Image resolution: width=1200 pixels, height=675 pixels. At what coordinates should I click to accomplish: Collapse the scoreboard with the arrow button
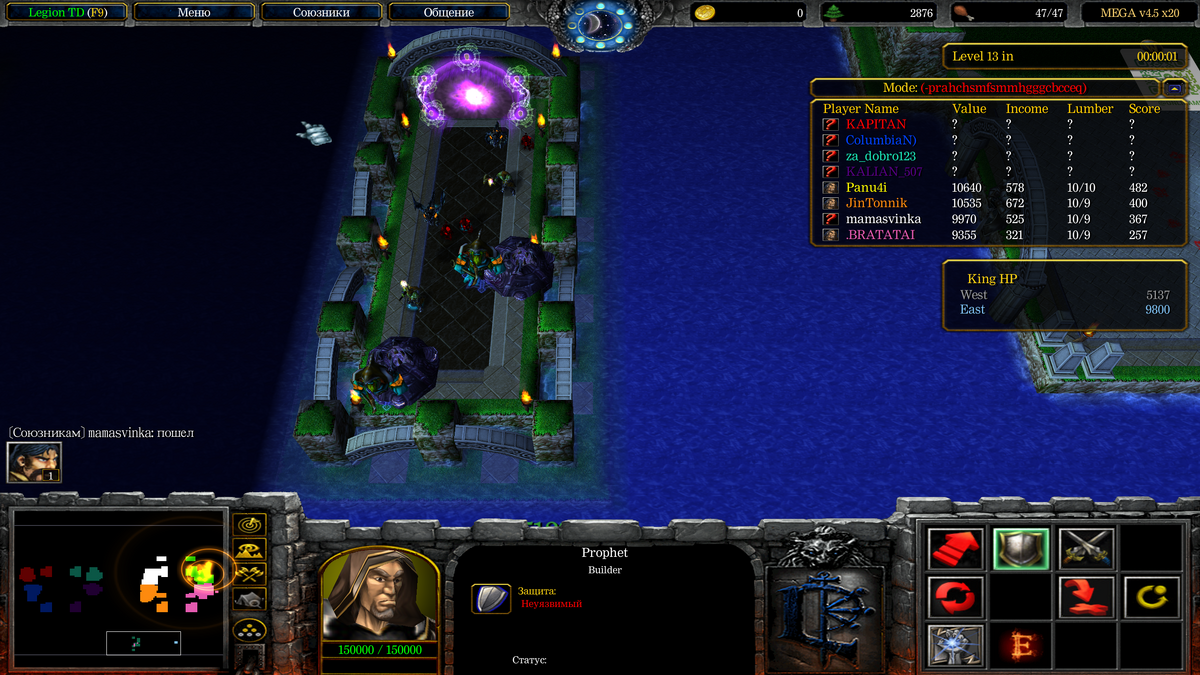(x=1175, y=88)
